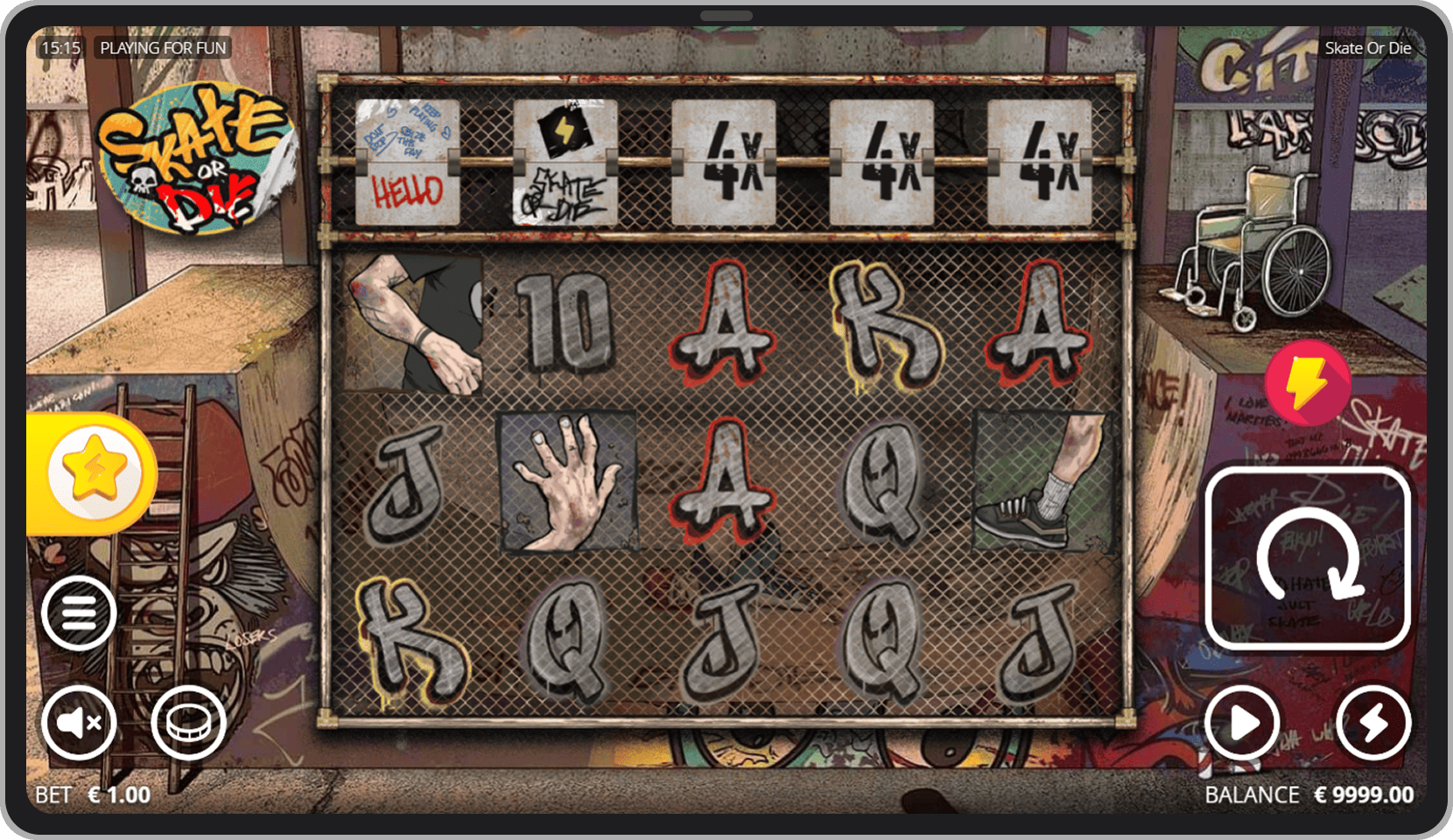Image resolution: width=1453 pixels, height=840 pixels.
Task: Select the Skate Or Die title text
Action: point(1368,48)
